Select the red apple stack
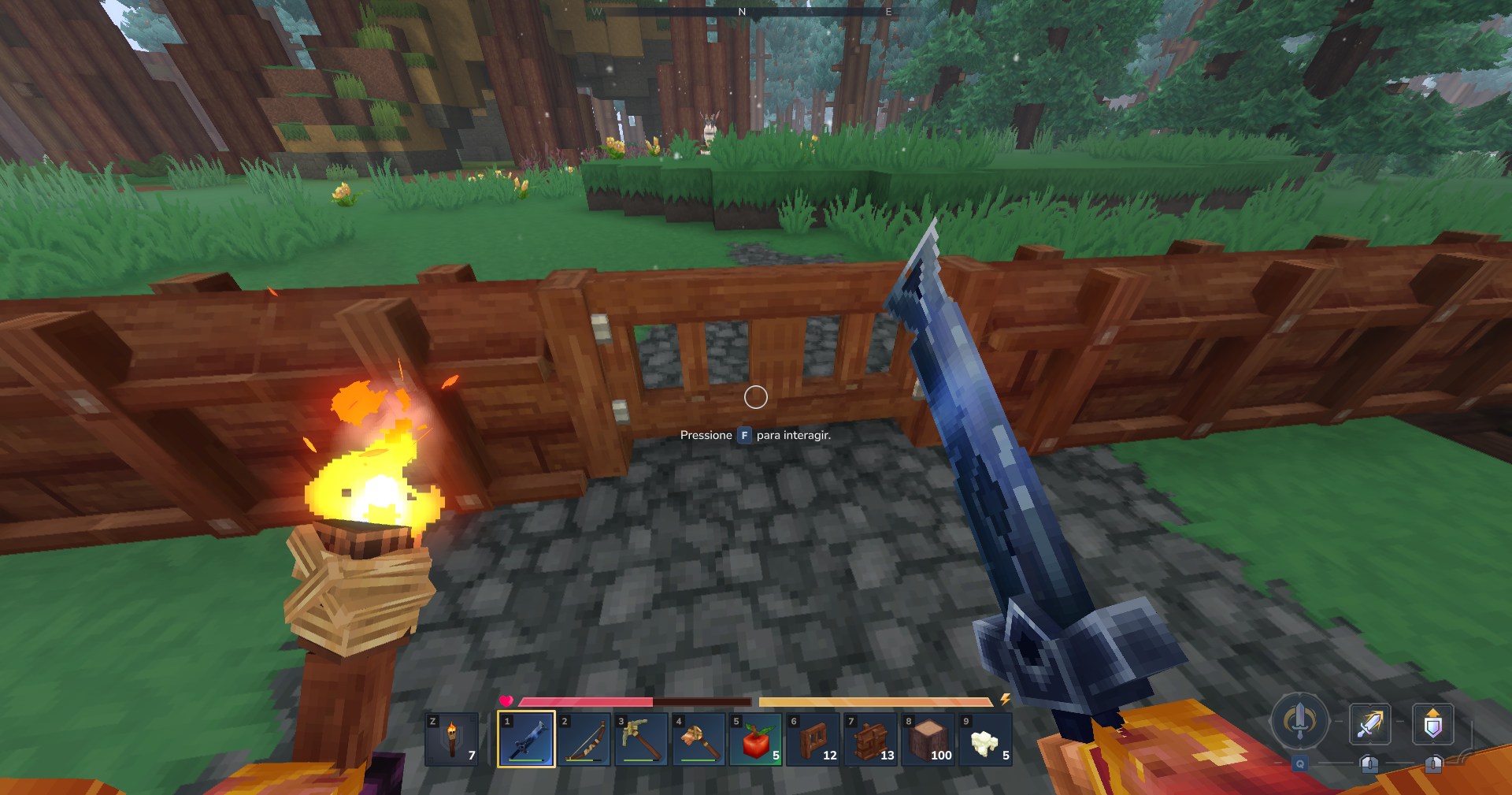The height and width of the screenshot is (795, 1512). coord(756,739)
